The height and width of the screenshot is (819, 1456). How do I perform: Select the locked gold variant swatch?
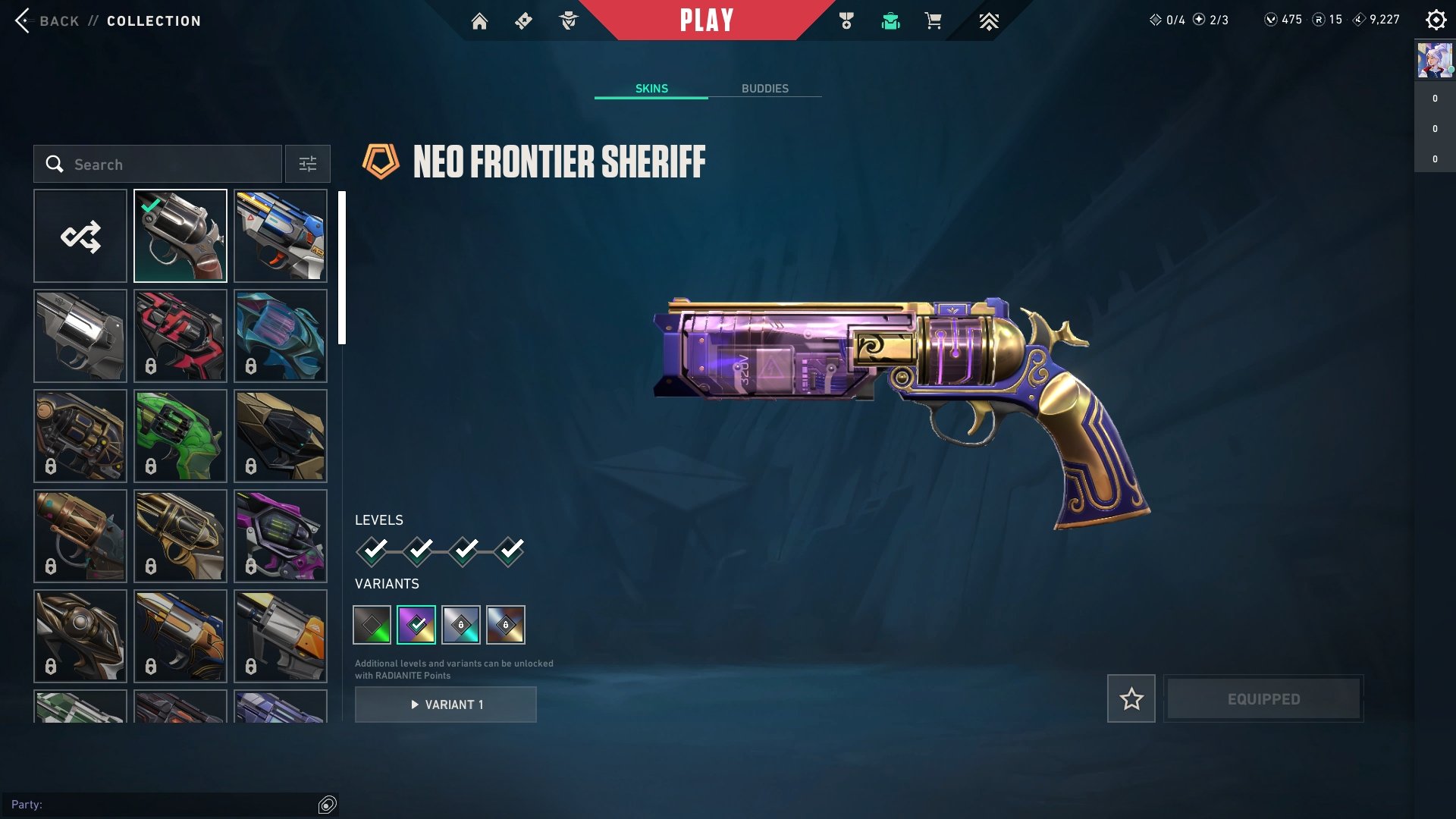tap(504, 624)
